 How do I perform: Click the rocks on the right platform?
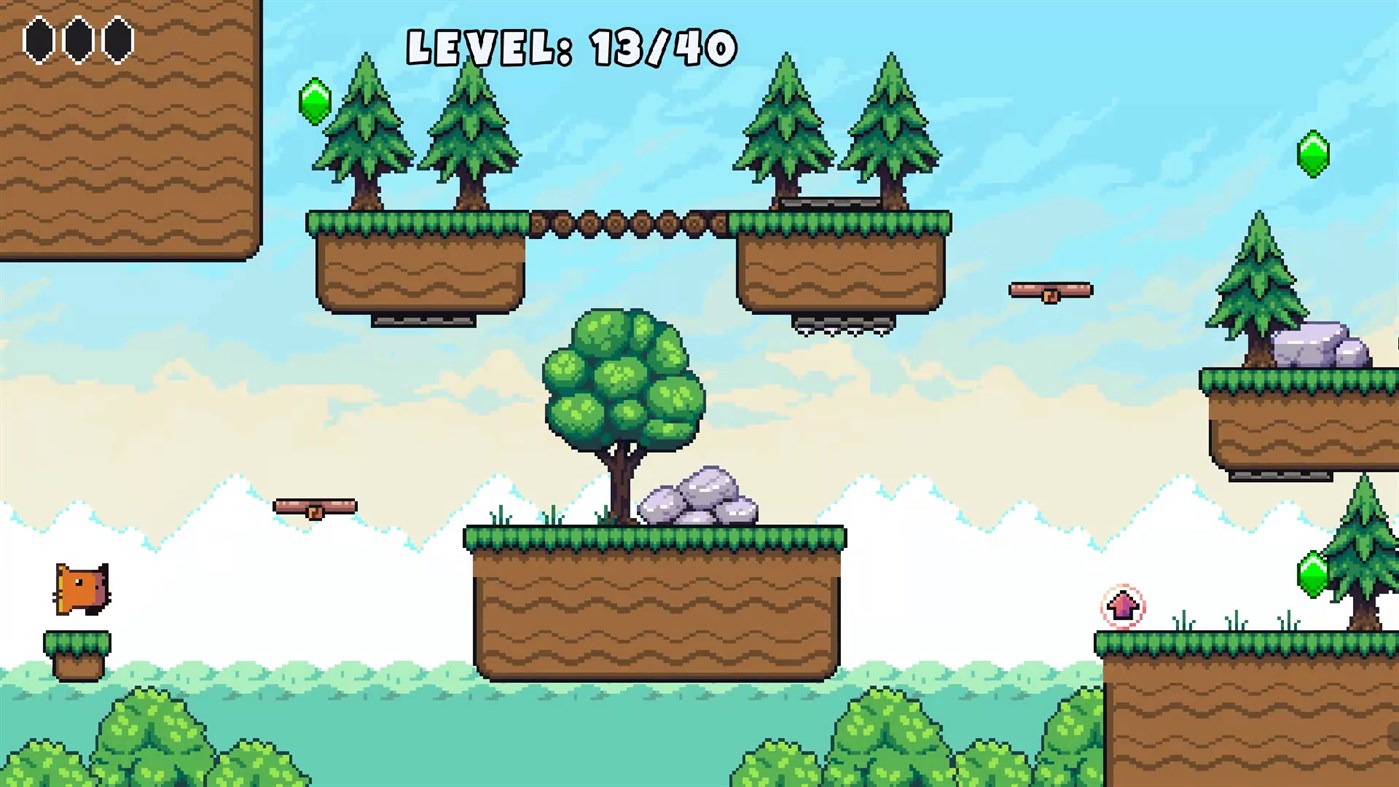1320,344
